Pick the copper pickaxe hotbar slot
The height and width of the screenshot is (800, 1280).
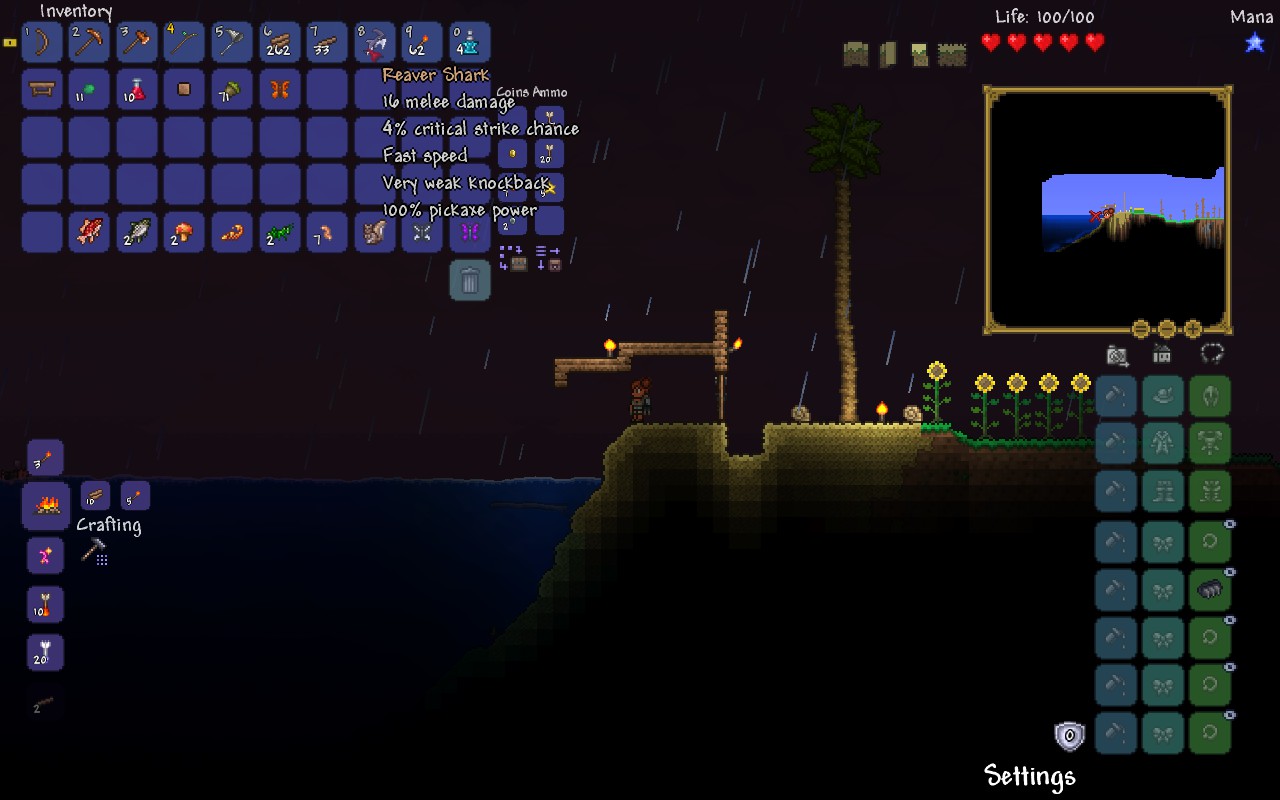coord(90,42)
